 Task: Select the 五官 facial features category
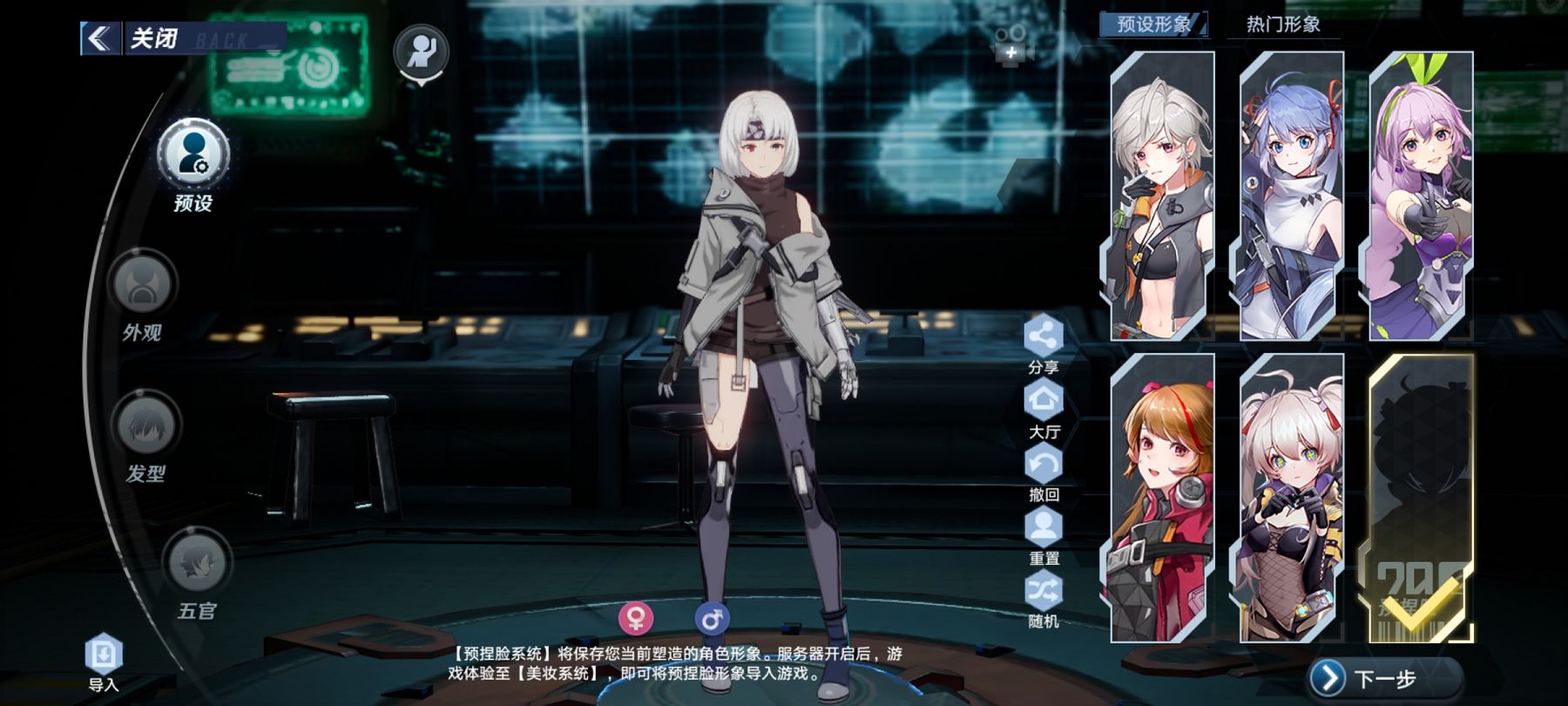[x=197, y=563]
